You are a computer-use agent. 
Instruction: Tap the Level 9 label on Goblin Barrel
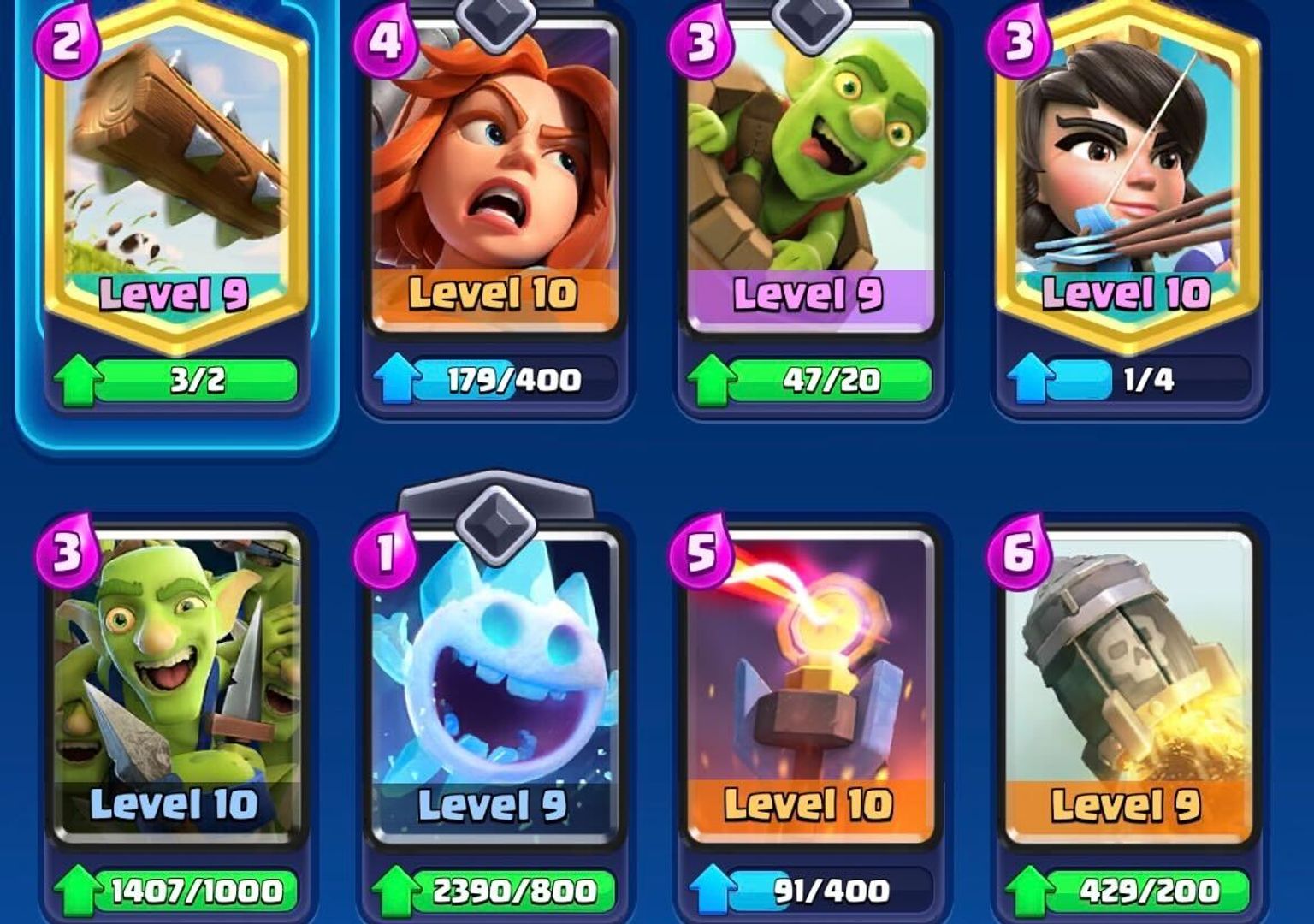808,294
